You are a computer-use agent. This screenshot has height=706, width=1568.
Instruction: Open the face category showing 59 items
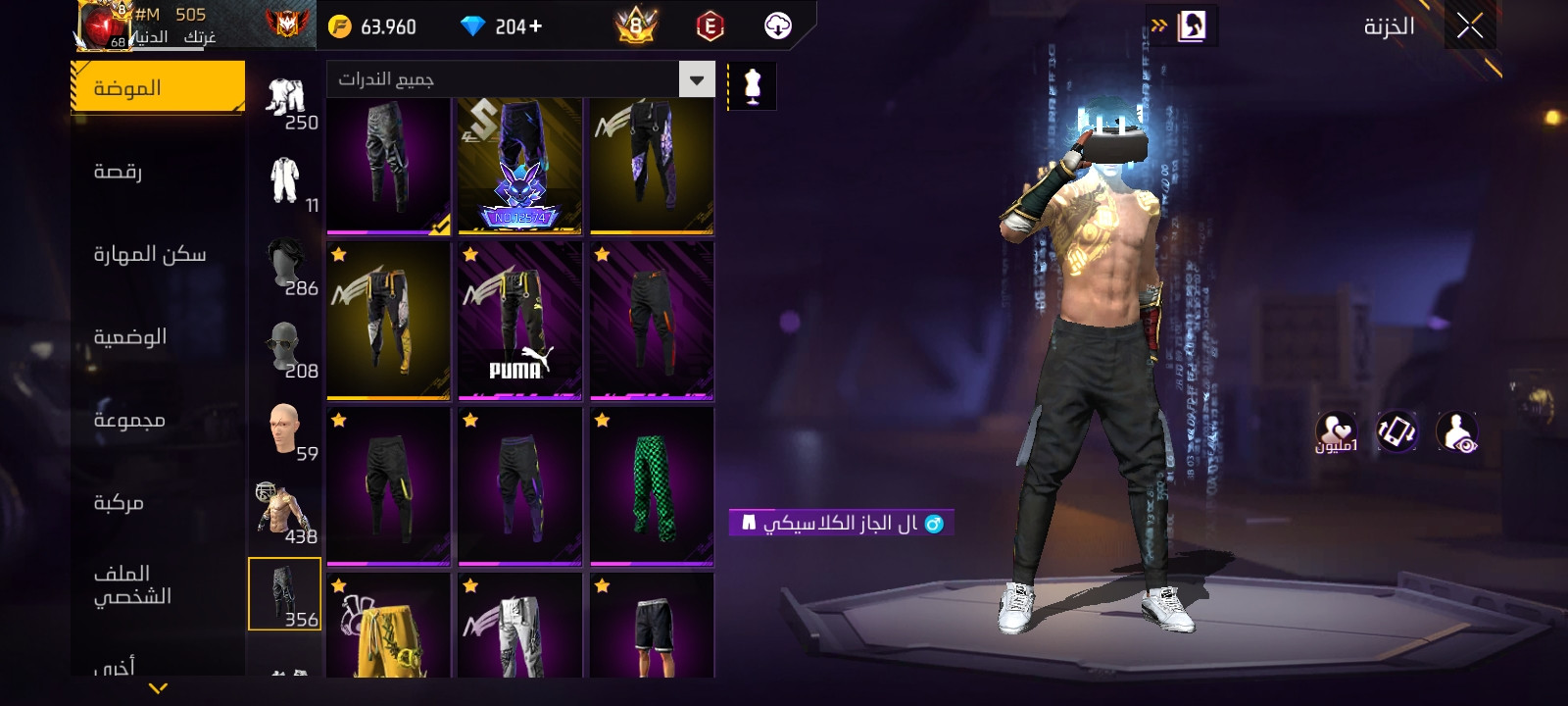click(x=285, y=430)
